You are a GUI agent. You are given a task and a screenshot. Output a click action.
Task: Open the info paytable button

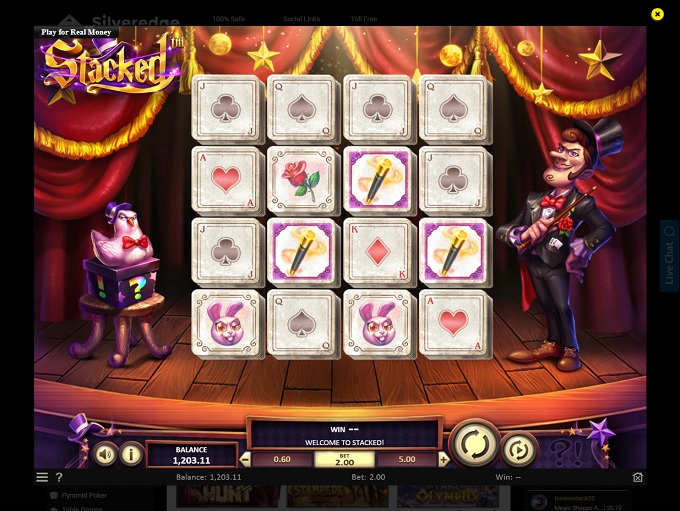[131, 454]
